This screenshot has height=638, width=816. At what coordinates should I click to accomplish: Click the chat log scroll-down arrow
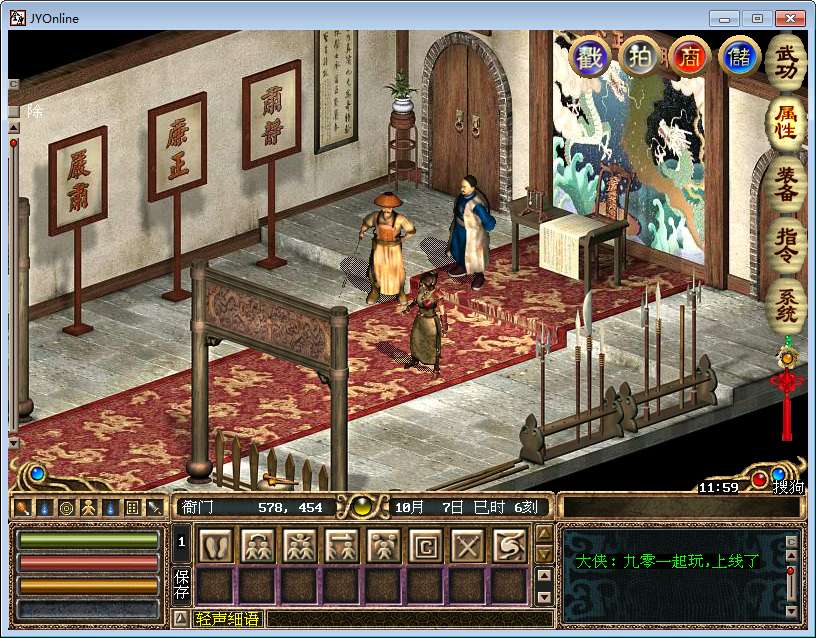point(792,610)
